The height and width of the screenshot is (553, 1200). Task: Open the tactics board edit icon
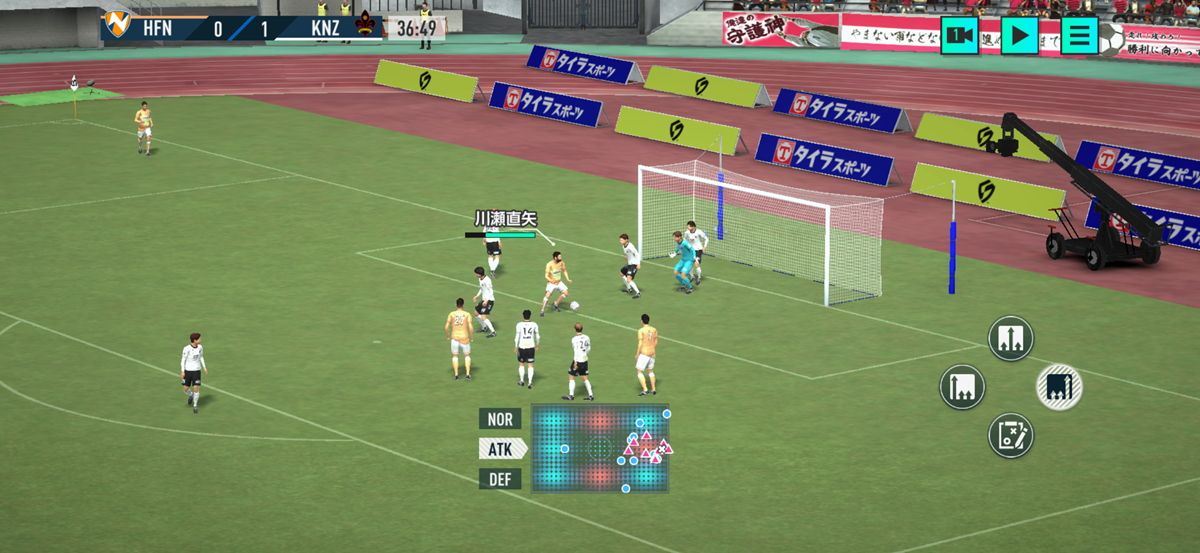pyautogui.click(x=1010, y=435)
